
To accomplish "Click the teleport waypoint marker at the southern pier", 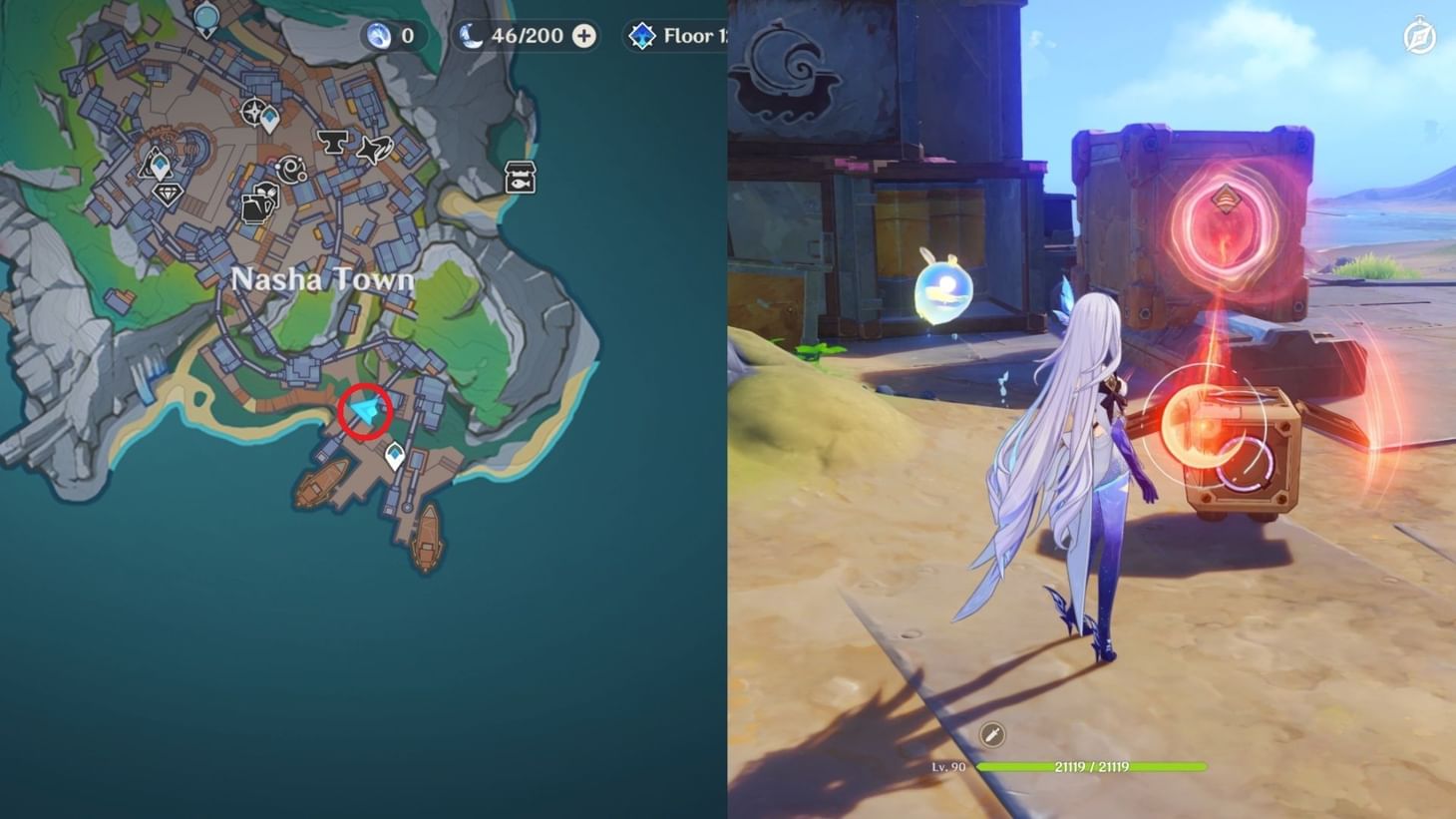I will pyautogui.click(x=395, y=455).
